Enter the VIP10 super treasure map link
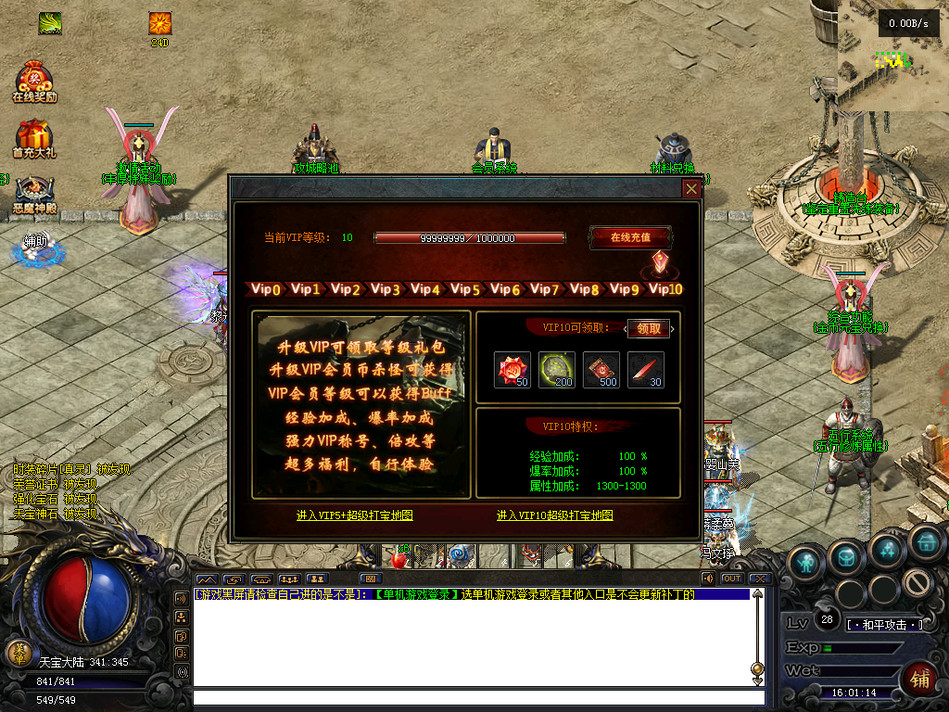The width and height of the screenshot is (949, 712). (x=555, y=516)
